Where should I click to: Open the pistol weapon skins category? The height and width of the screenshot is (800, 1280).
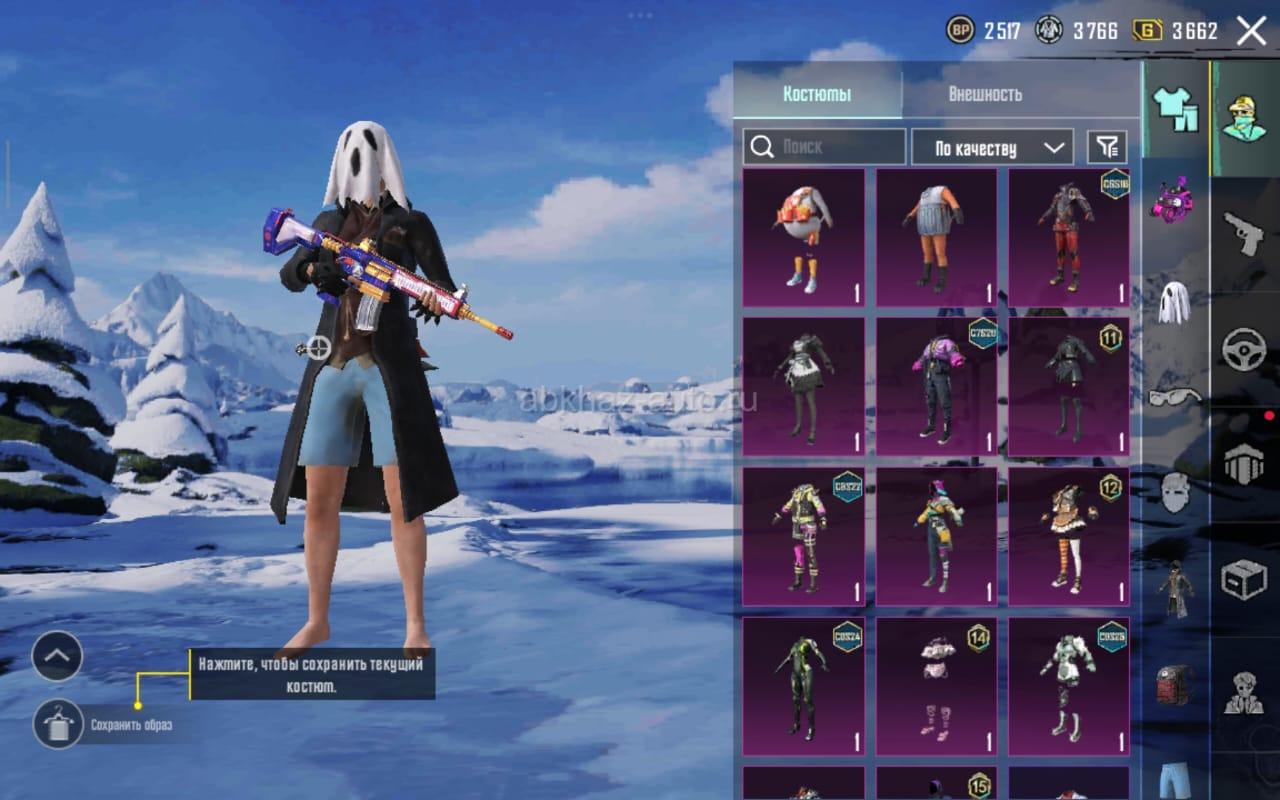(1244, 232)
